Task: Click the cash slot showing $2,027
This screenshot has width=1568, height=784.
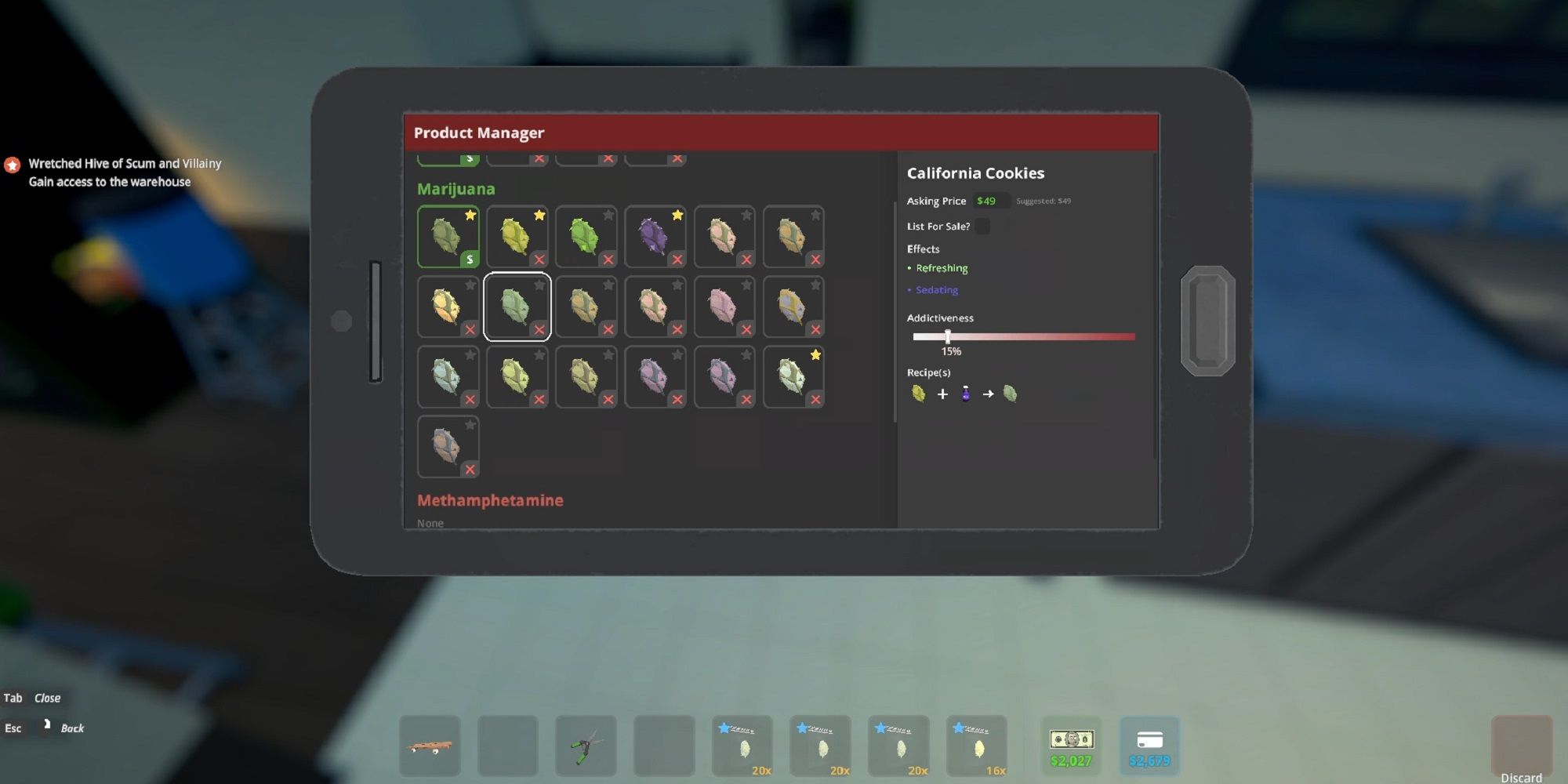Action: (1071, 746)
